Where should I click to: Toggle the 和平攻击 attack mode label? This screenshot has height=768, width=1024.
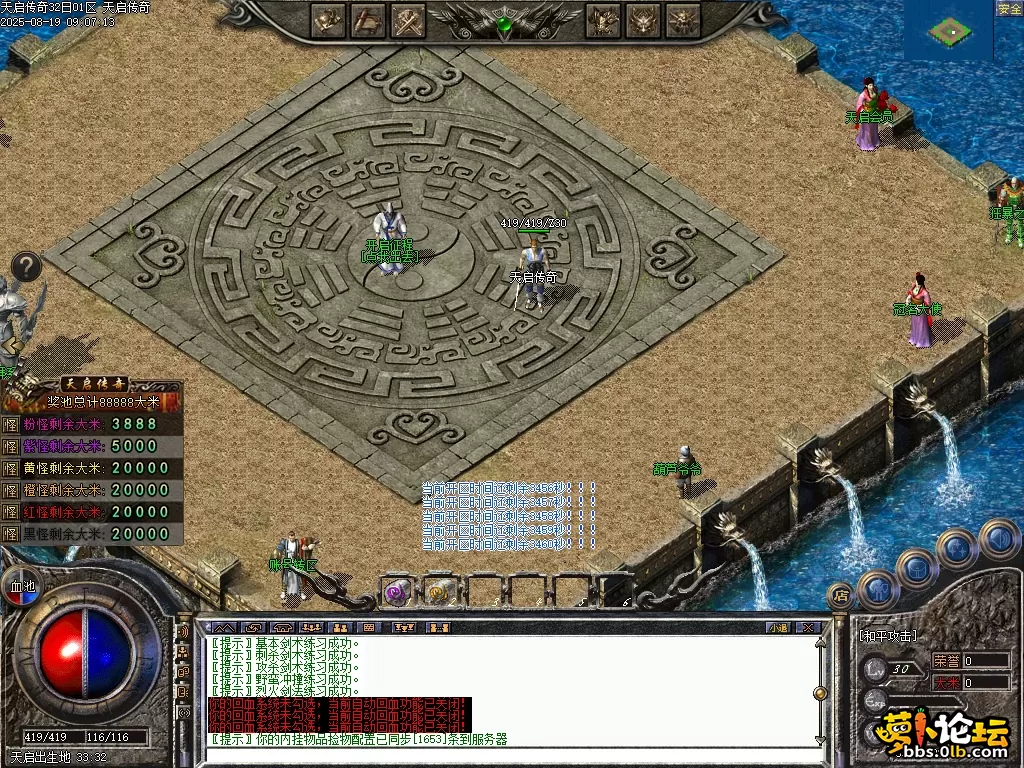click(888, 636)
